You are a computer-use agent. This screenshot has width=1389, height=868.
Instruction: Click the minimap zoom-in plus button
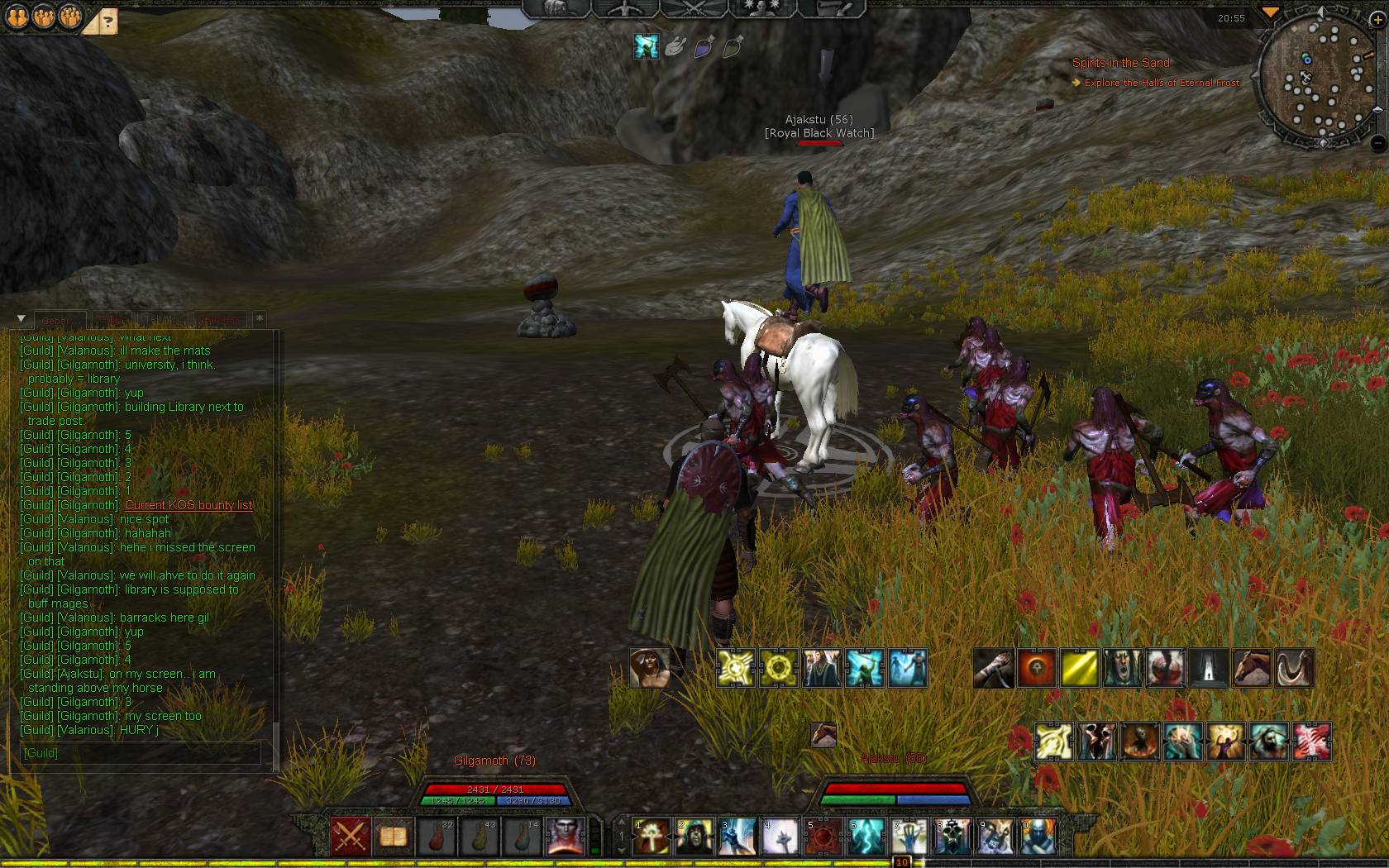1377,20
